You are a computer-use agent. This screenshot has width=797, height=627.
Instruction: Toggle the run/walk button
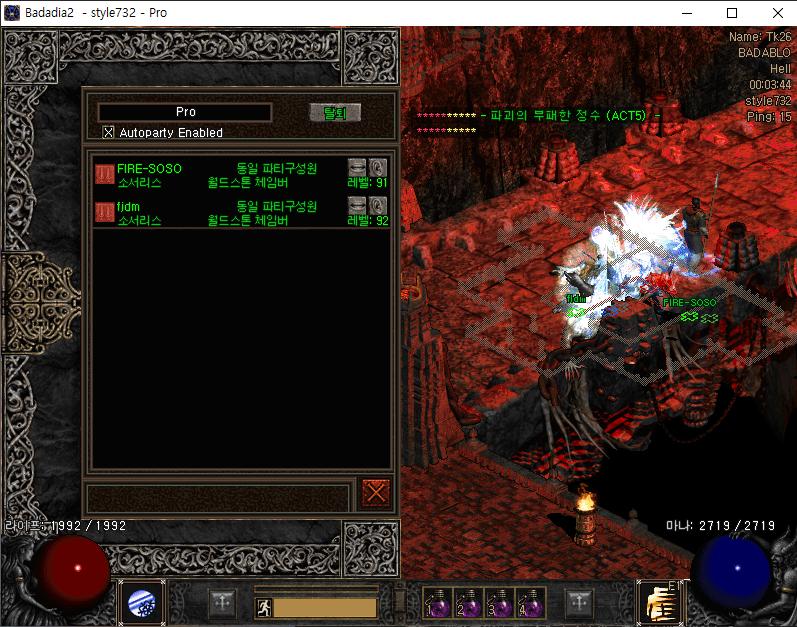(x=262, y=607)
